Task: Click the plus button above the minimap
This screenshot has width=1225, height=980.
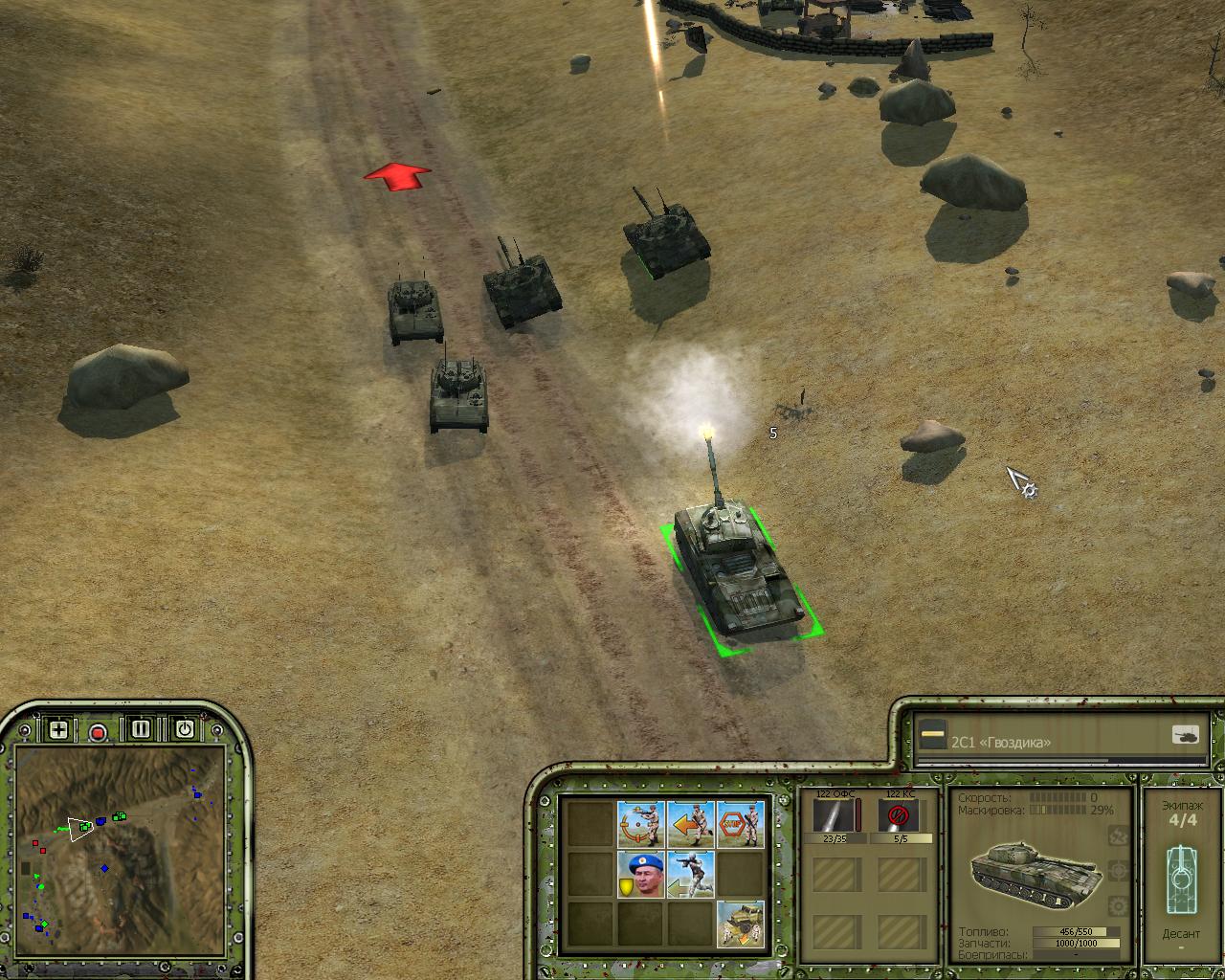Action: click(58, 729)
